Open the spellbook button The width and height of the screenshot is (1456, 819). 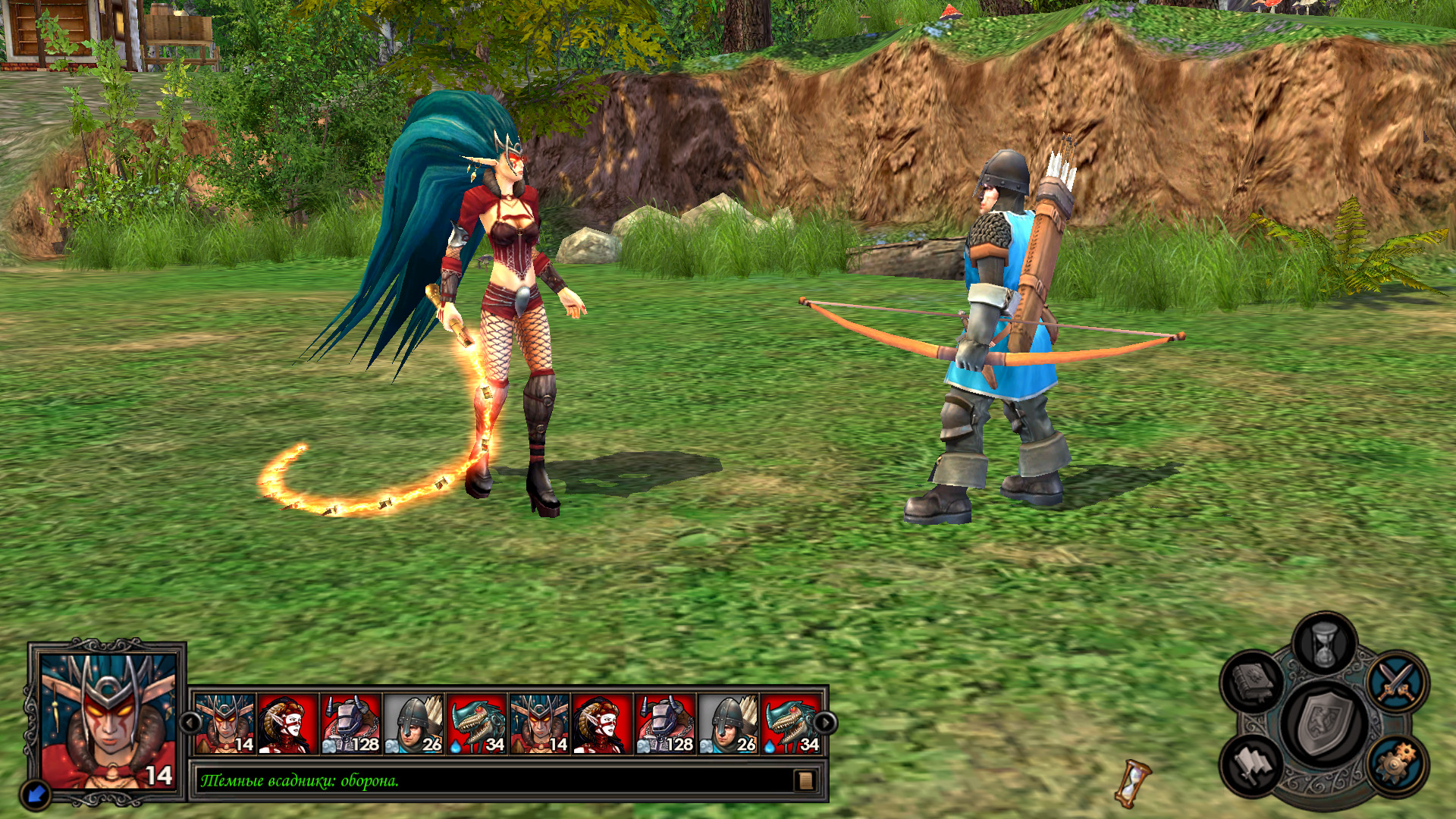1252,680
